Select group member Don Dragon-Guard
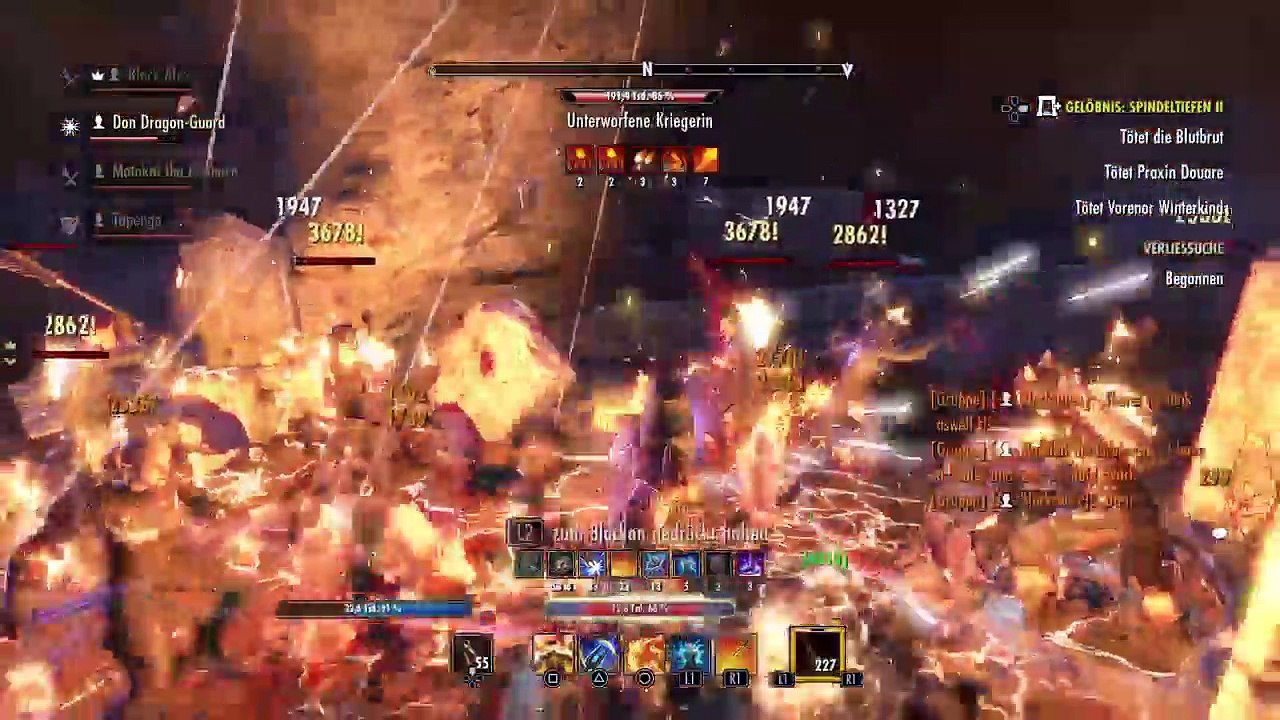This screenshot has width=1280, height=720. pos(167,123)
